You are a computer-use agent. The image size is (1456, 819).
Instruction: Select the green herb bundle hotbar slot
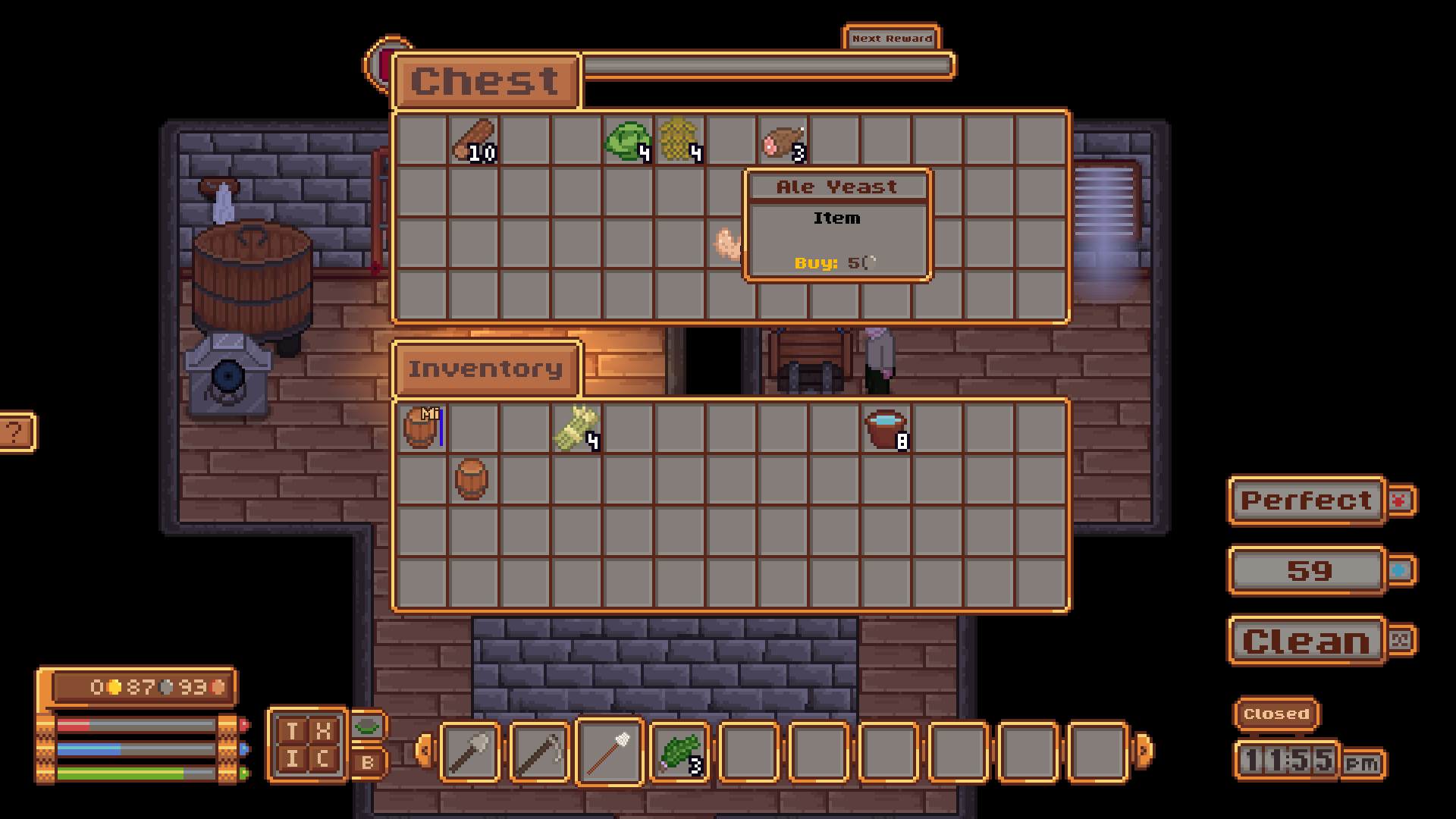(x=679, y=752)
